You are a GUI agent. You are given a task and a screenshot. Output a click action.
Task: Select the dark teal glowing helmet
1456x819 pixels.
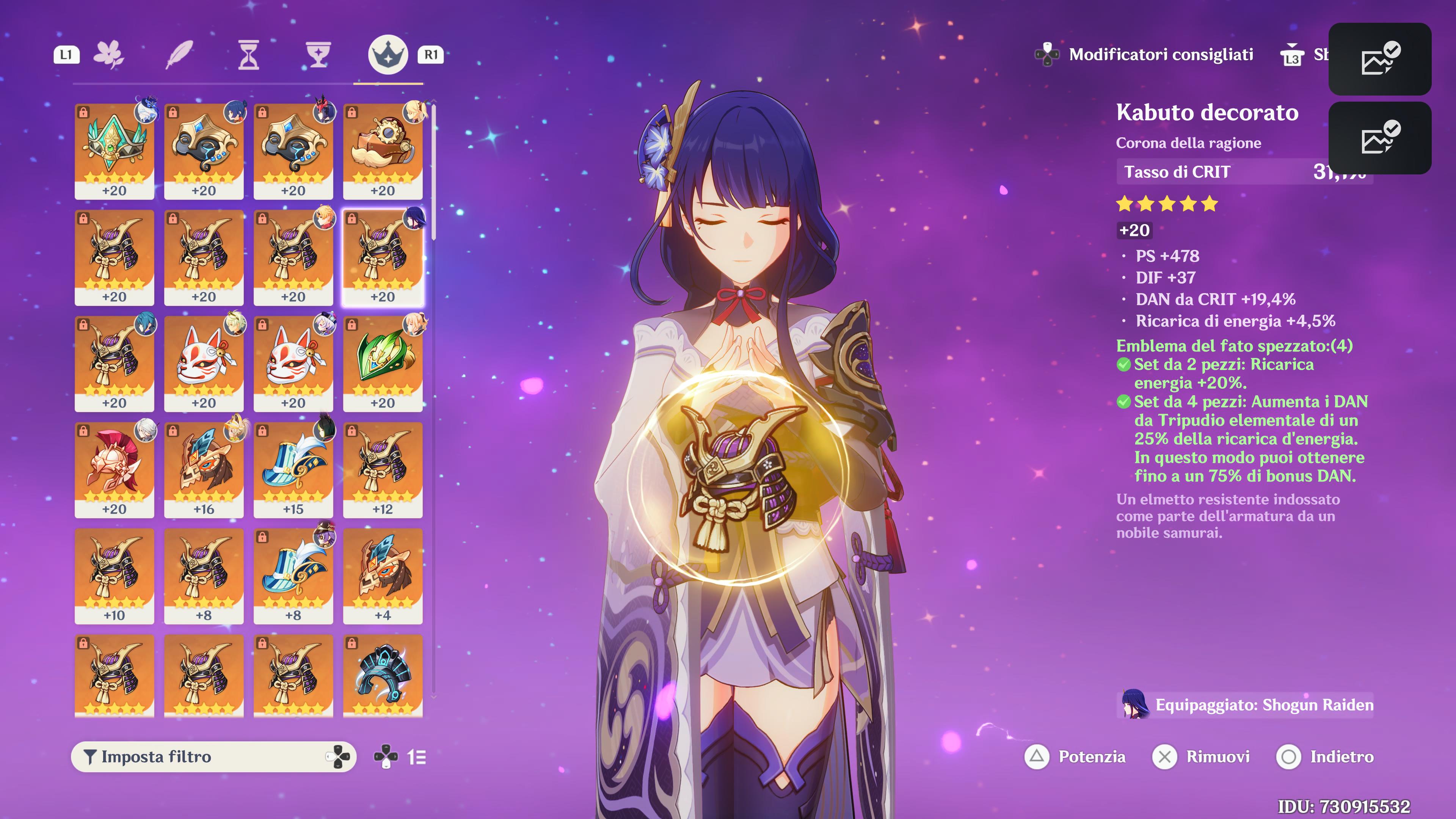pos(383,675)
